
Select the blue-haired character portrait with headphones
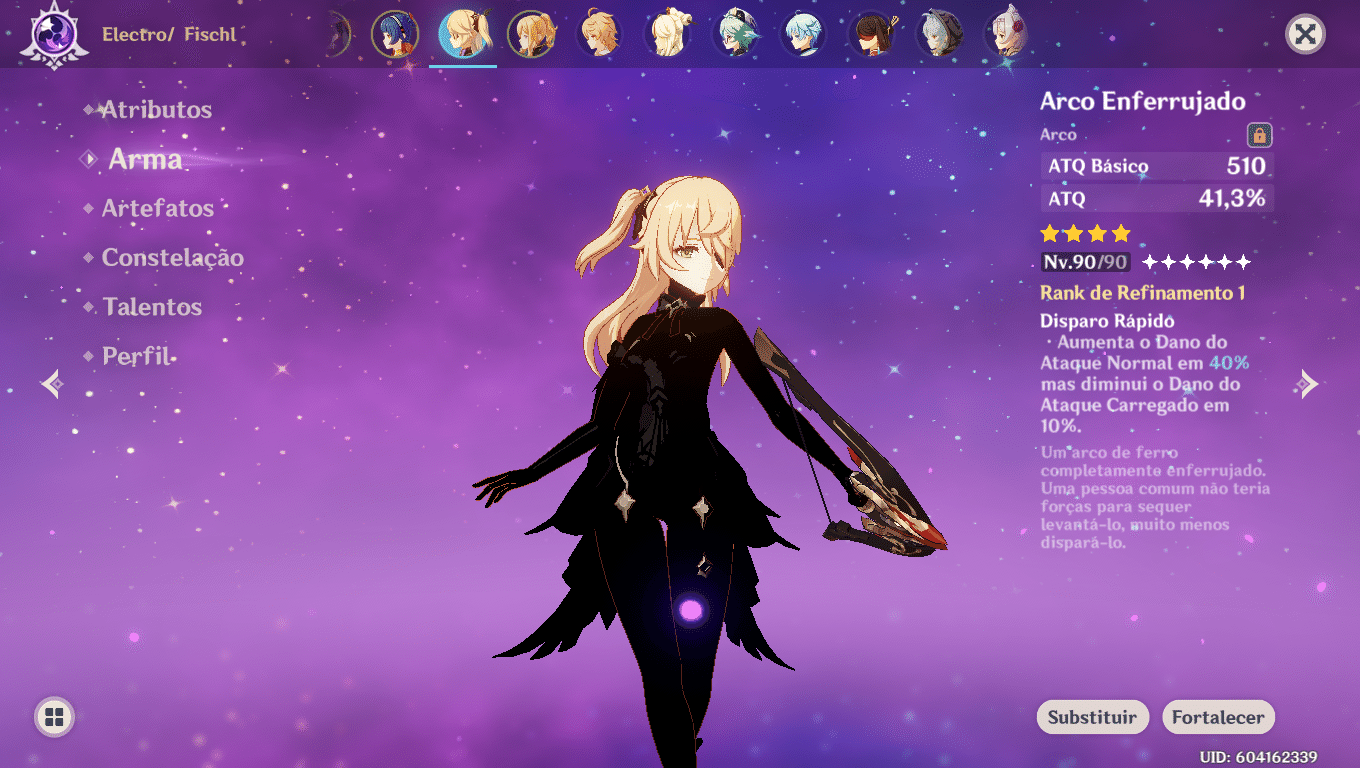(x=396, y=33)
